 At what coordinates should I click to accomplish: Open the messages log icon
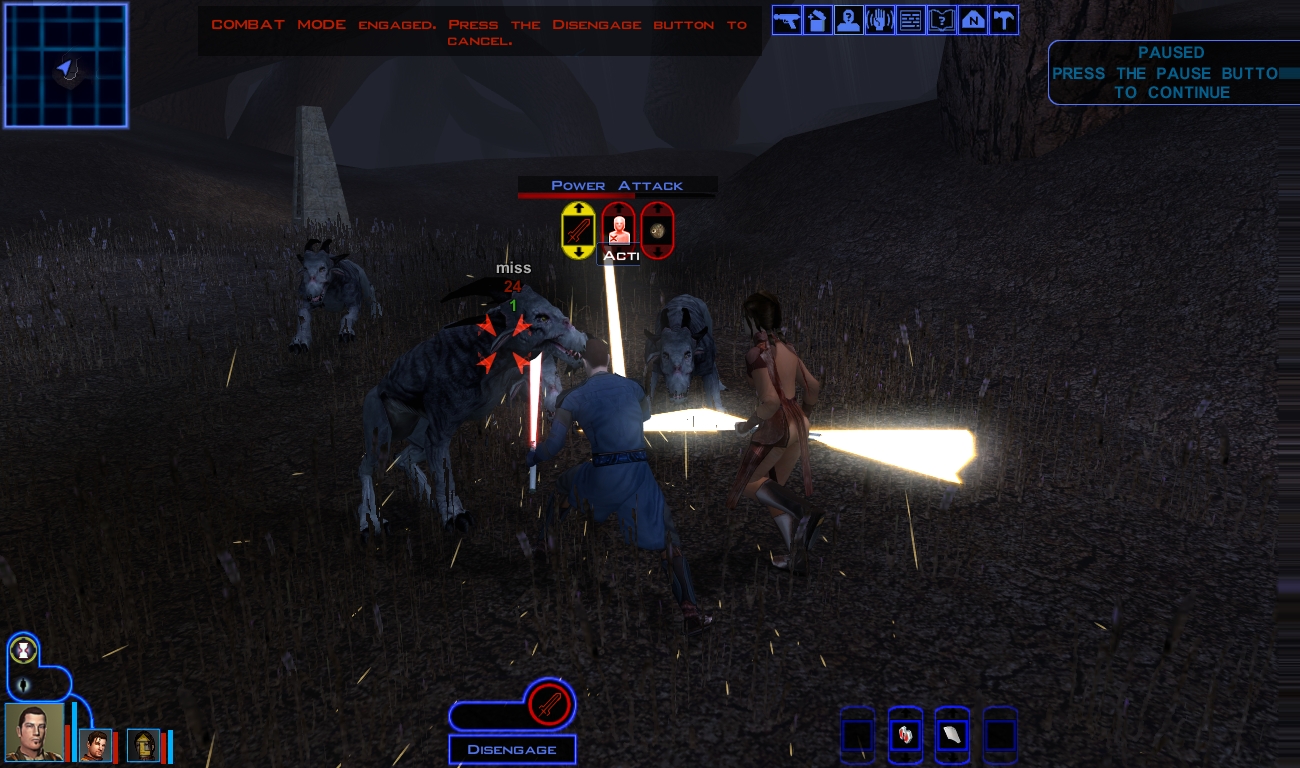(911, 20)
